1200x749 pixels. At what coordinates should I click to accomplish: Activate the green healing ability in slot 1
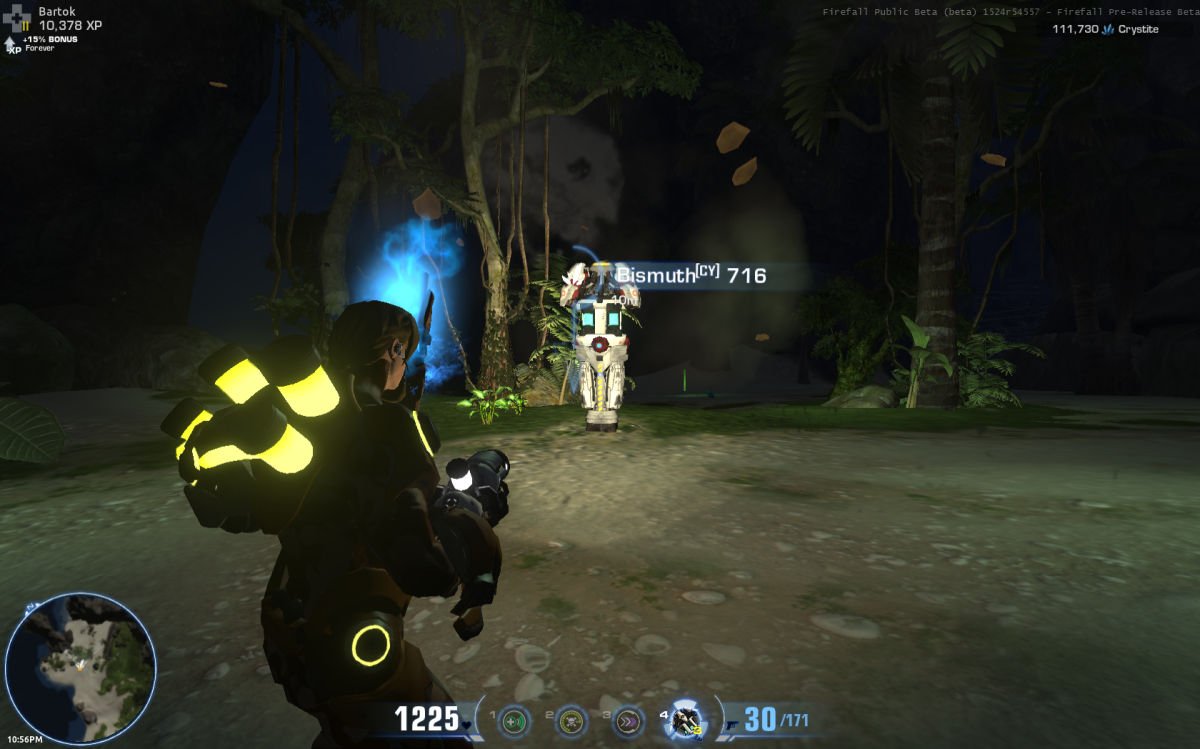coord(514,720)
